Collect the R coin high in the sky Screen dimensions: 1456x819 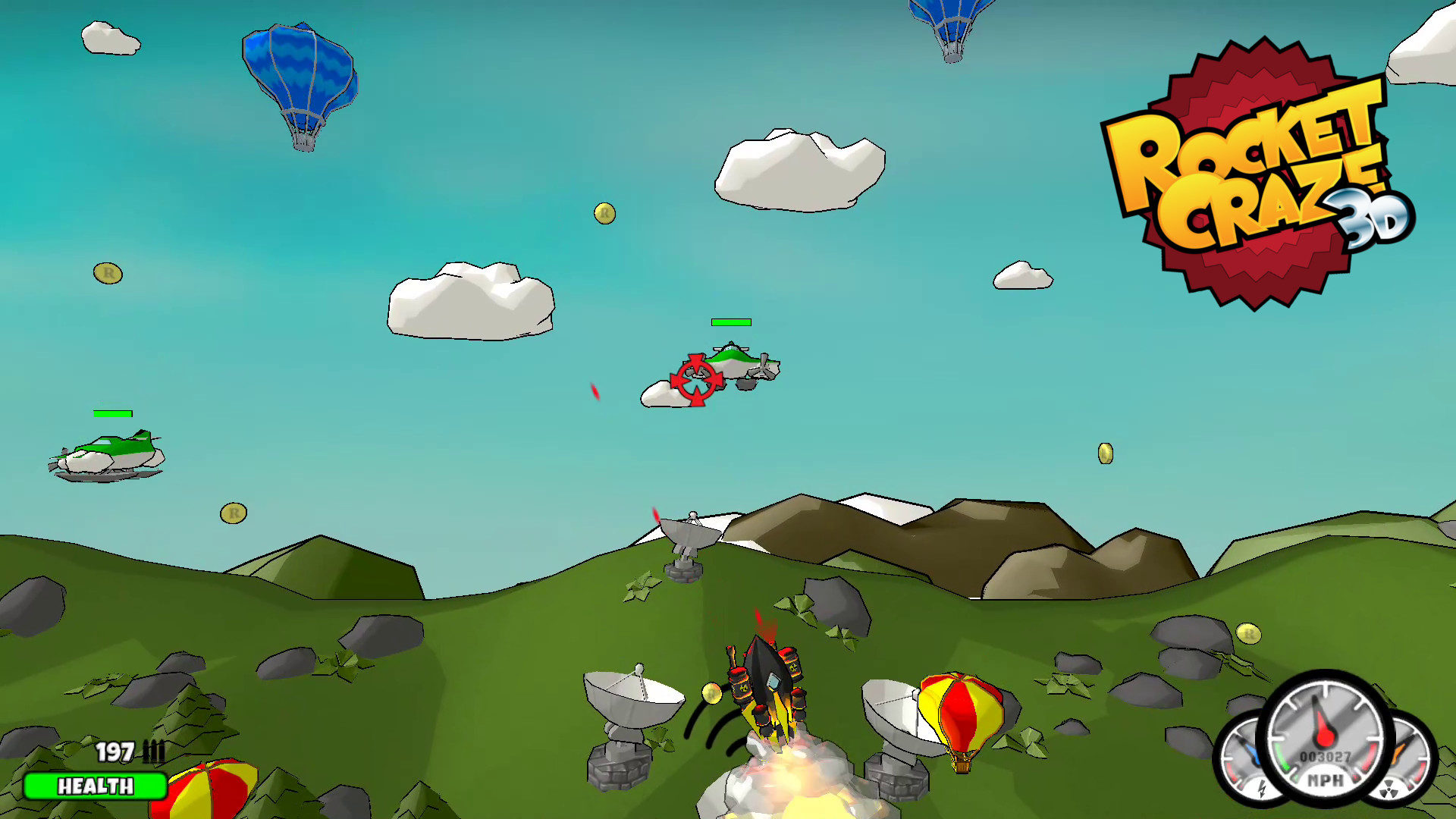coord(603,215)
